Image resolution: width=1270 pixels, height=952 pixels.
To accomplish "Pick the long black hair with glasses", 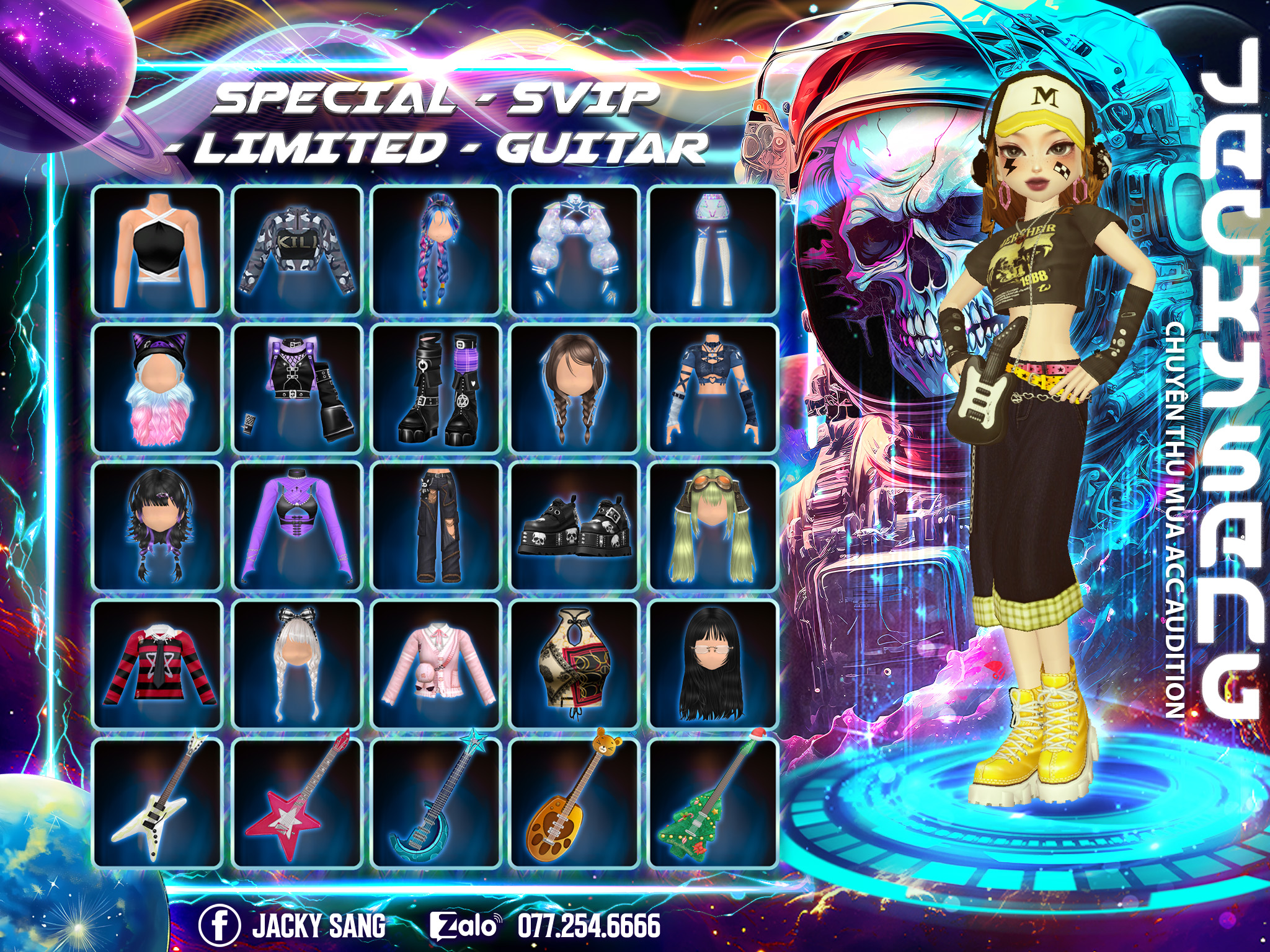I will click(x=713, y=664).
